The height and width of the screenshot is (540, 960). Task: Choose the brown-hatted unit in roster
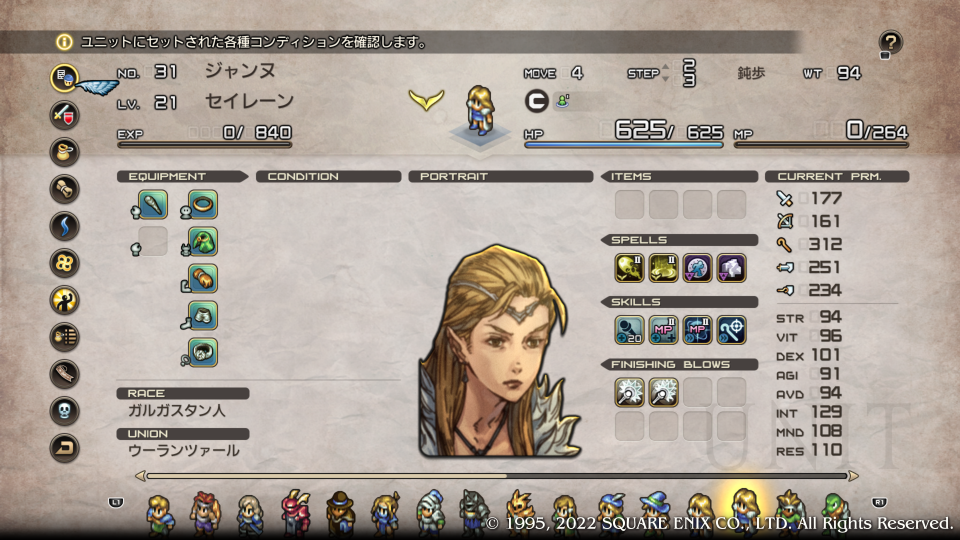[x=340, y=511]
